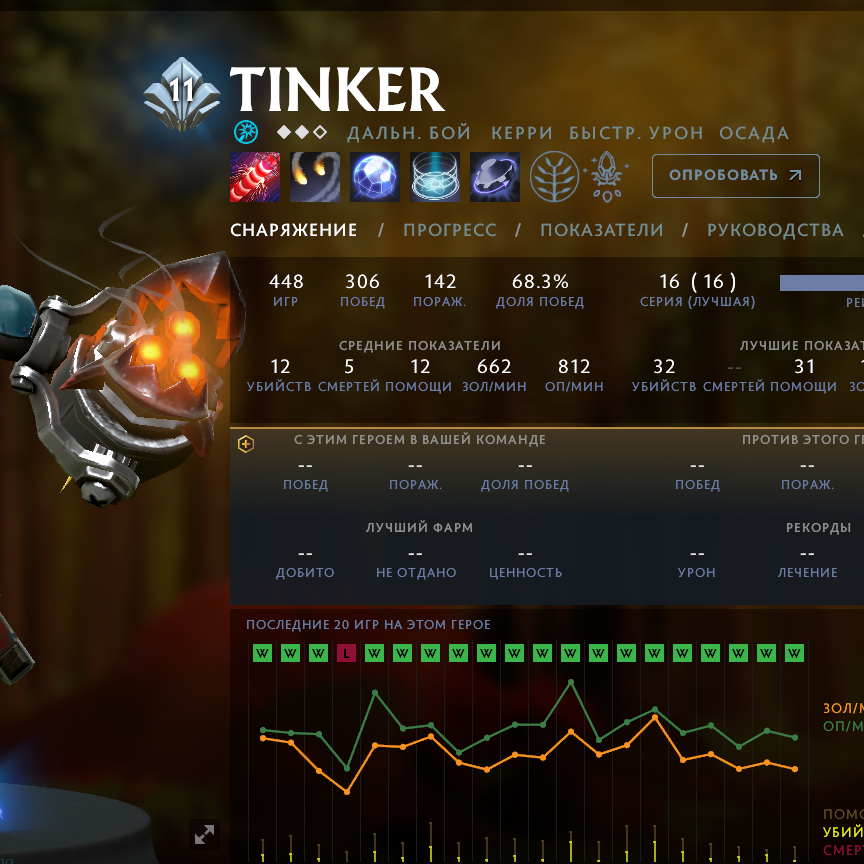Viewport: 864px width, 864px height.
Task: Click the blue Defense Matrix orb icon
Action: pos(375,177)
